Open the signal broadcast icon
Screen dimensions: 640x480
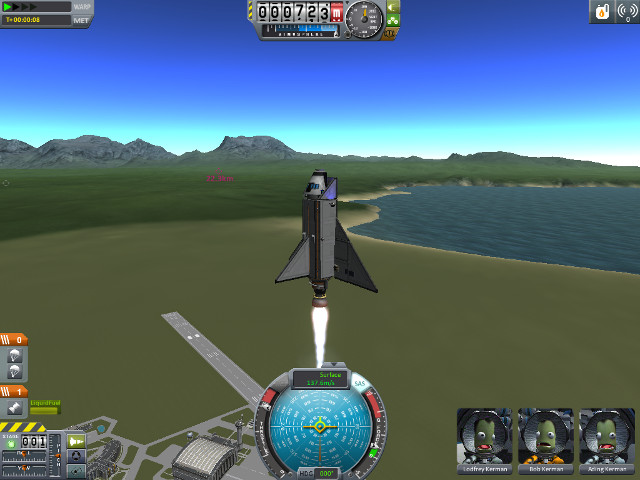pyautogui.click(x=626, y=11)
